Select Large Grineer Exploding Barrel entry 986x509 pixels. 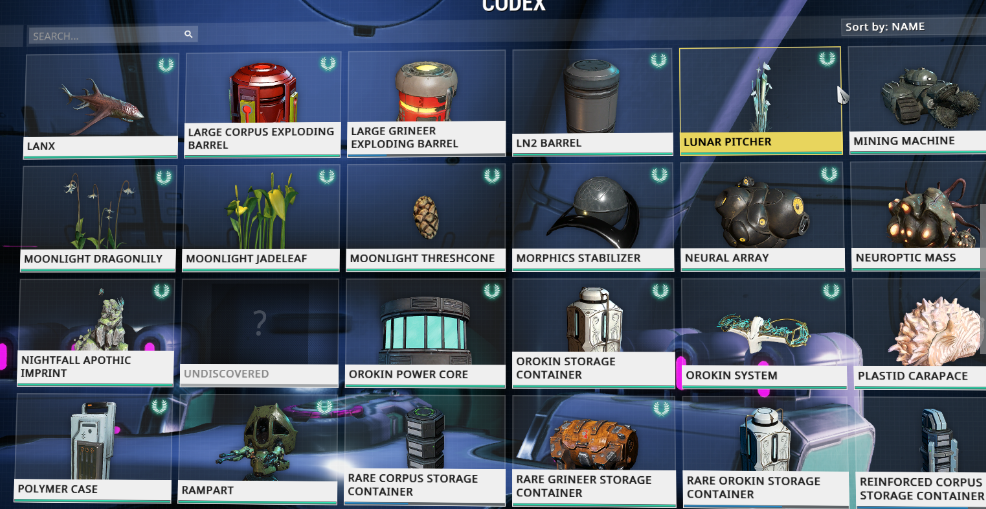click(427, 105)
